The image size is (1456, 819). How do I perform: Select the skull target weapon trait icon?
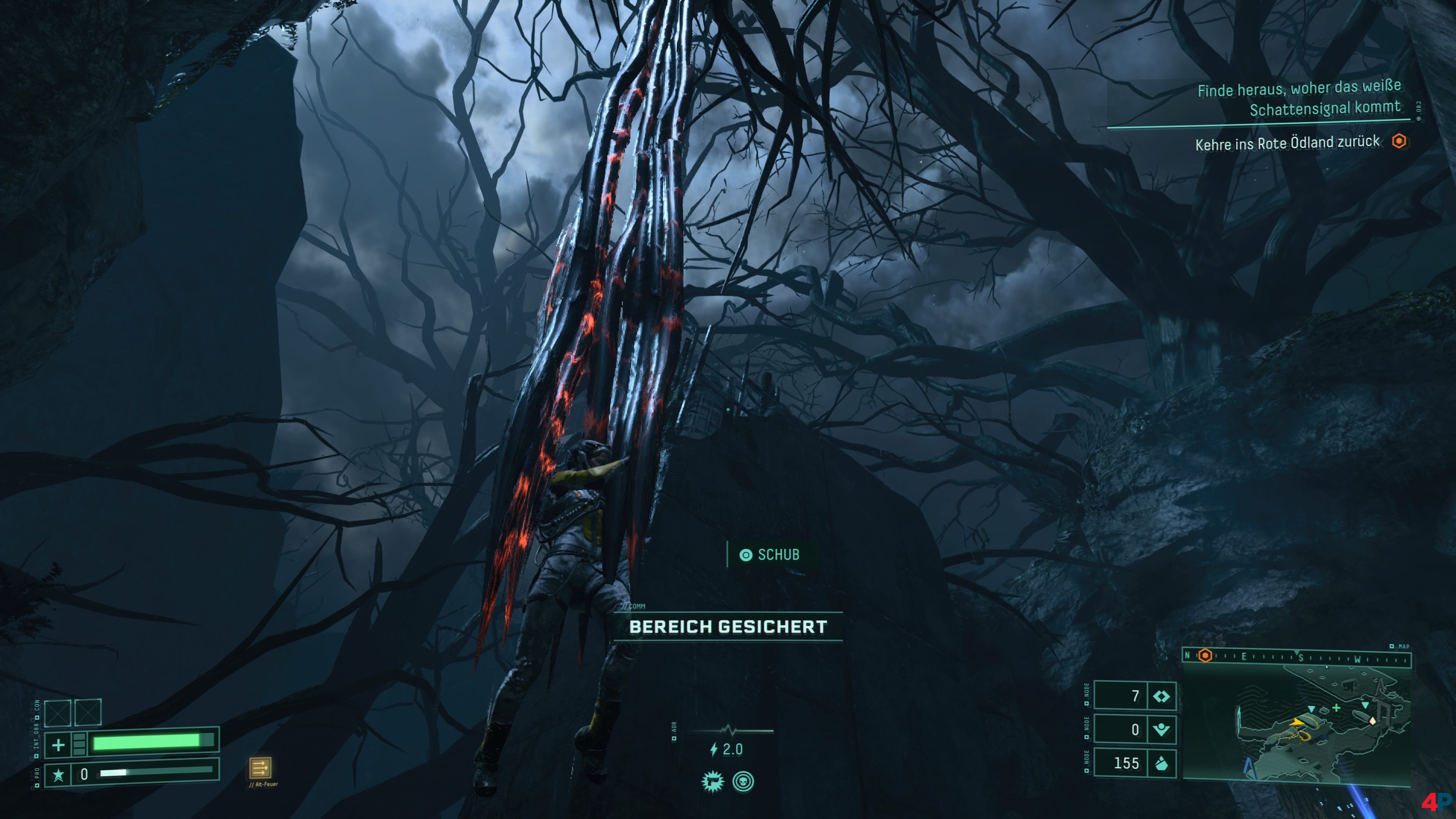pyautogui.click(x=743, y=782)
